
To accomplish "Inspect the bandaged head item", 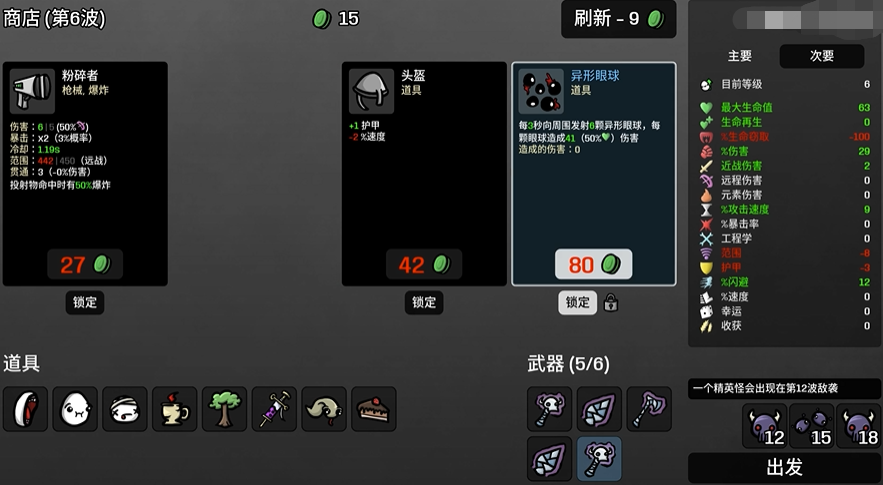I will tap(125, 409).
